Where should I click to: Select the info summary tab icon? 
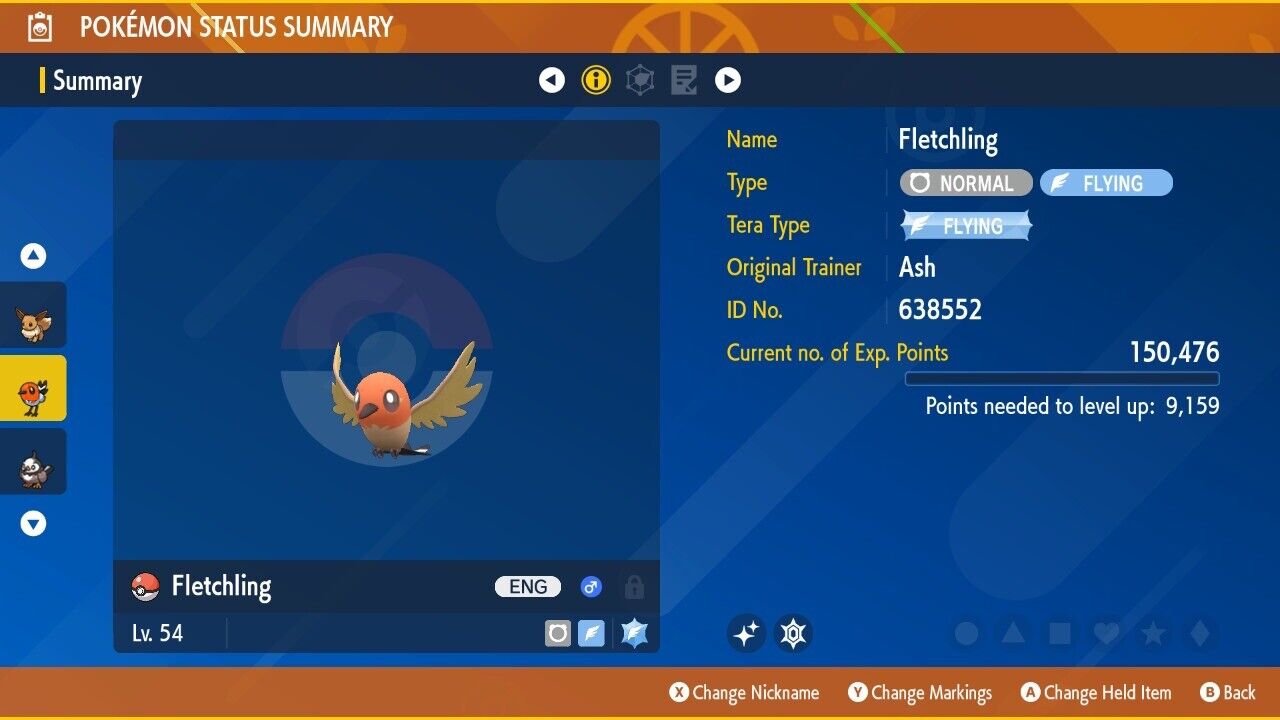point(596,80)
